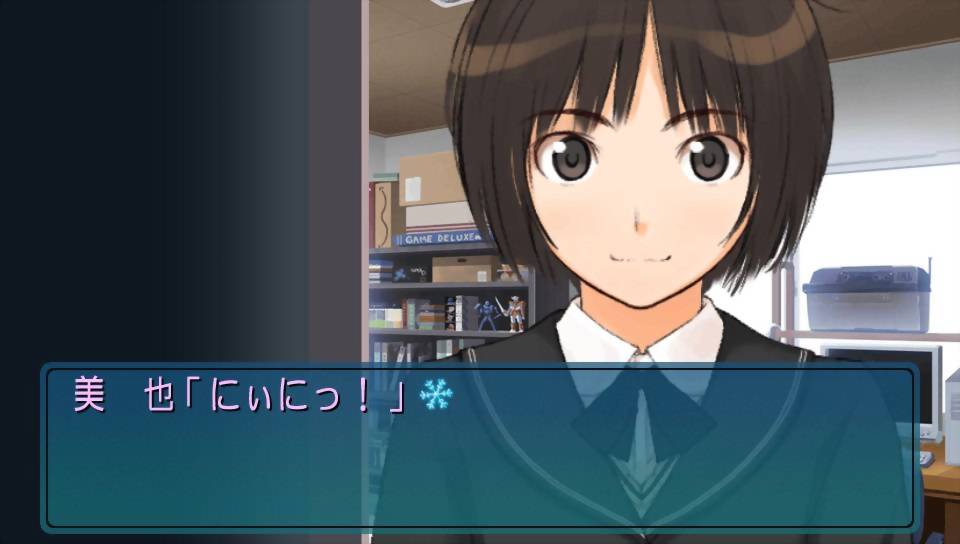Screen dimensions: 960x544
Task: Click the snowflake continue indicator
Action: click(x=435, y=396)
